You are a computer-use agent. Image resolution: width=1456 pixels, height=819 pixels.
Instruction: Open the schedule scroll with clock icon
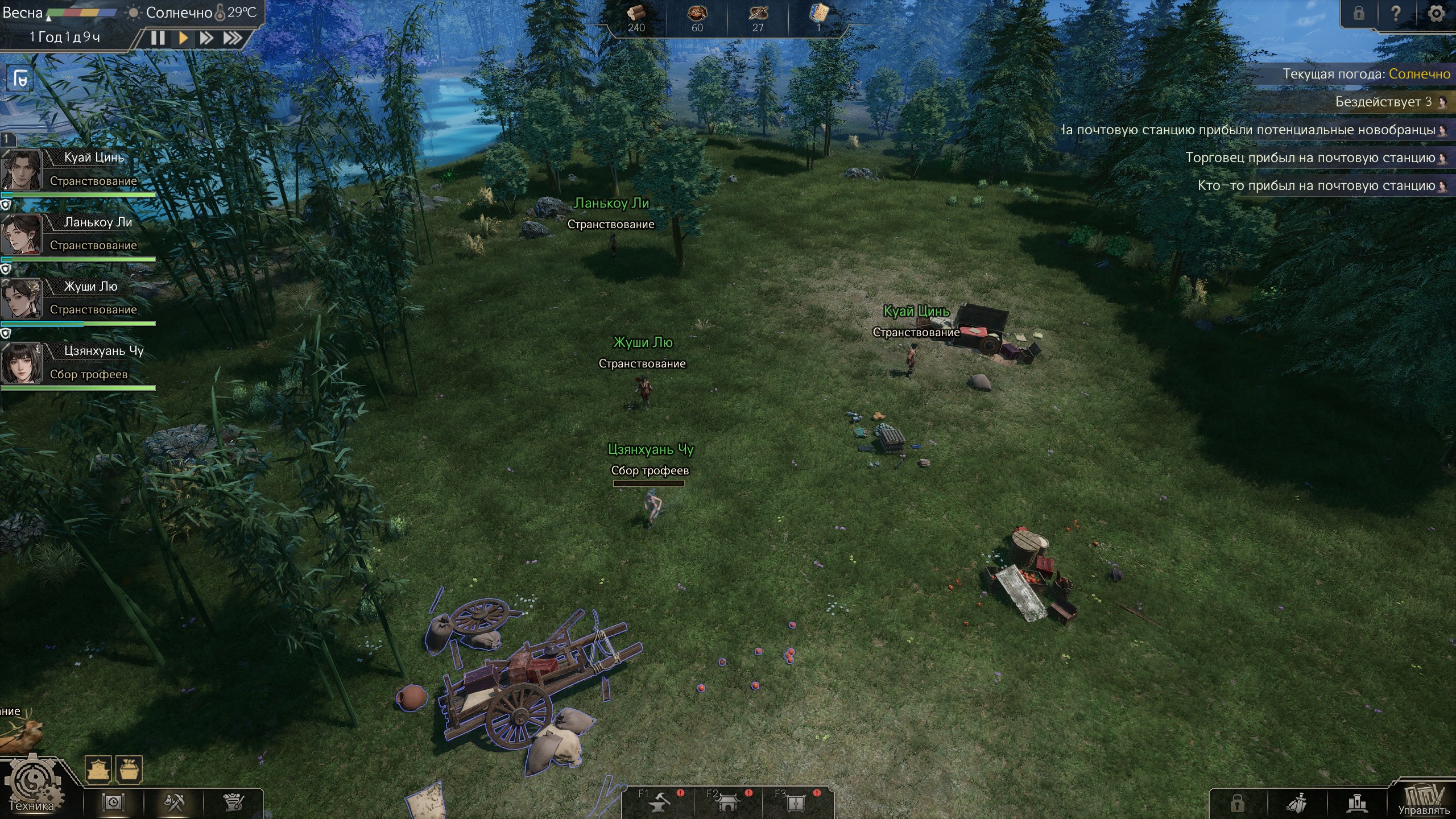point(113,803)
